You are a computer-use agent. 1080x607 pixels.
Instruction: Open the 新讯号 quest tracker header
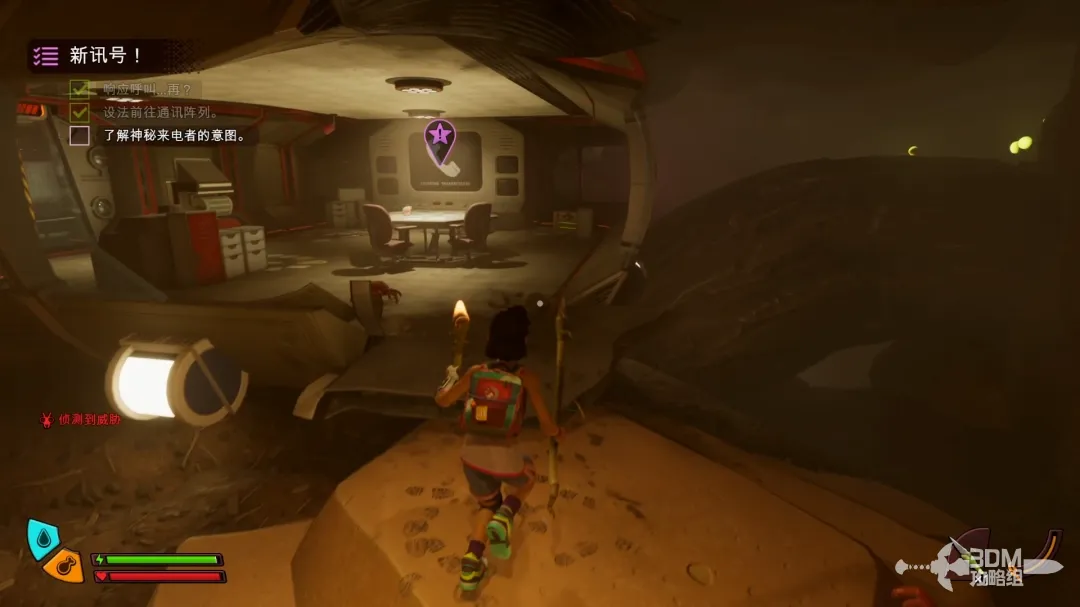(104, 56)
